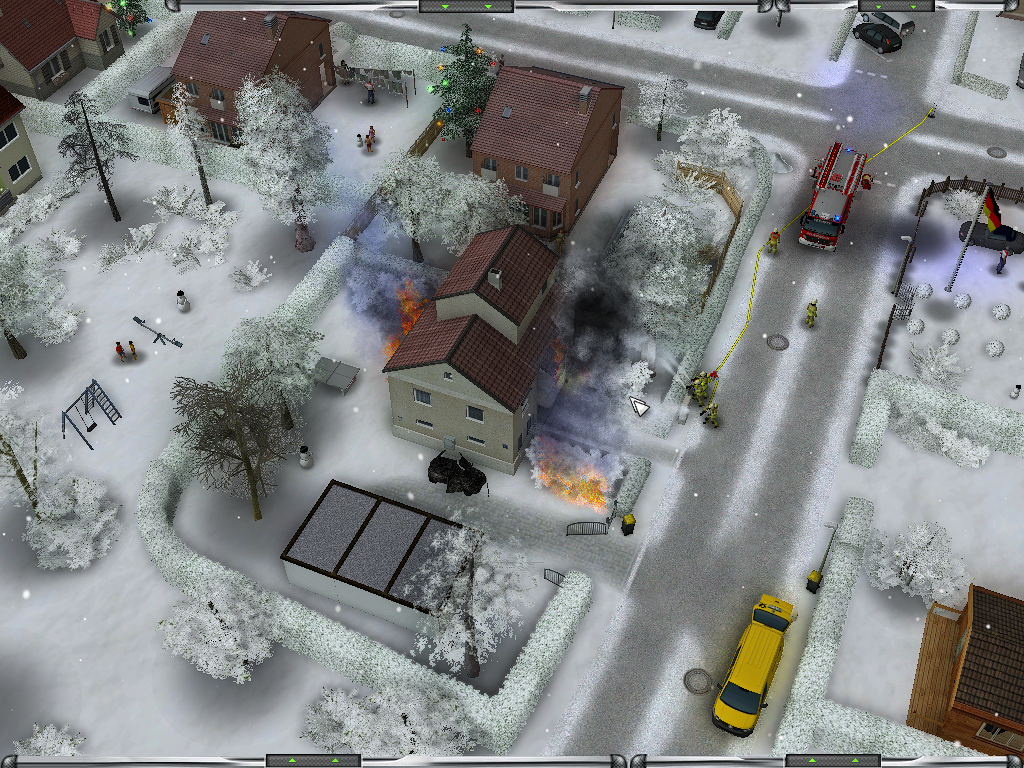Expand the wider down-arrow tab on the top bar
Viewport: 1024px width, 768px height.
(465, 6)
